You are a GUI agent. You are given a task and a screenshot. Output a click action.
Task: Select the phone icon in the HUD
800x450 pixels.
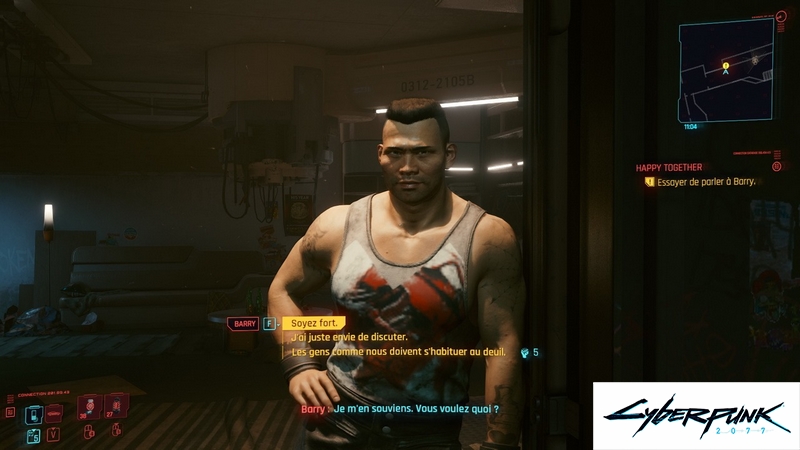33,414
